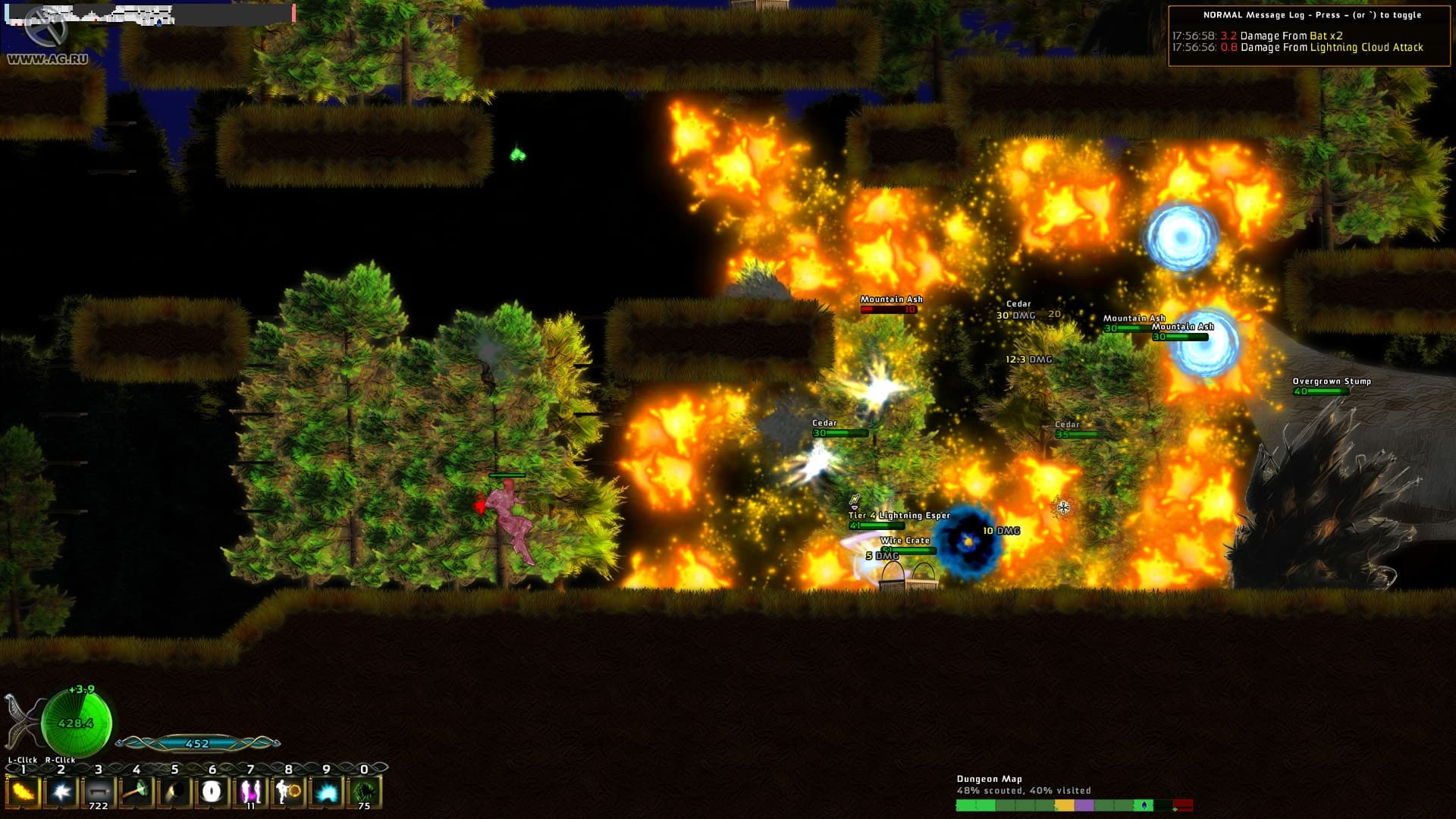Screen dimensions: 1456x819
Task: Select the platform item with 722 count
Action: pyautogui.click(x=99, y=792)
